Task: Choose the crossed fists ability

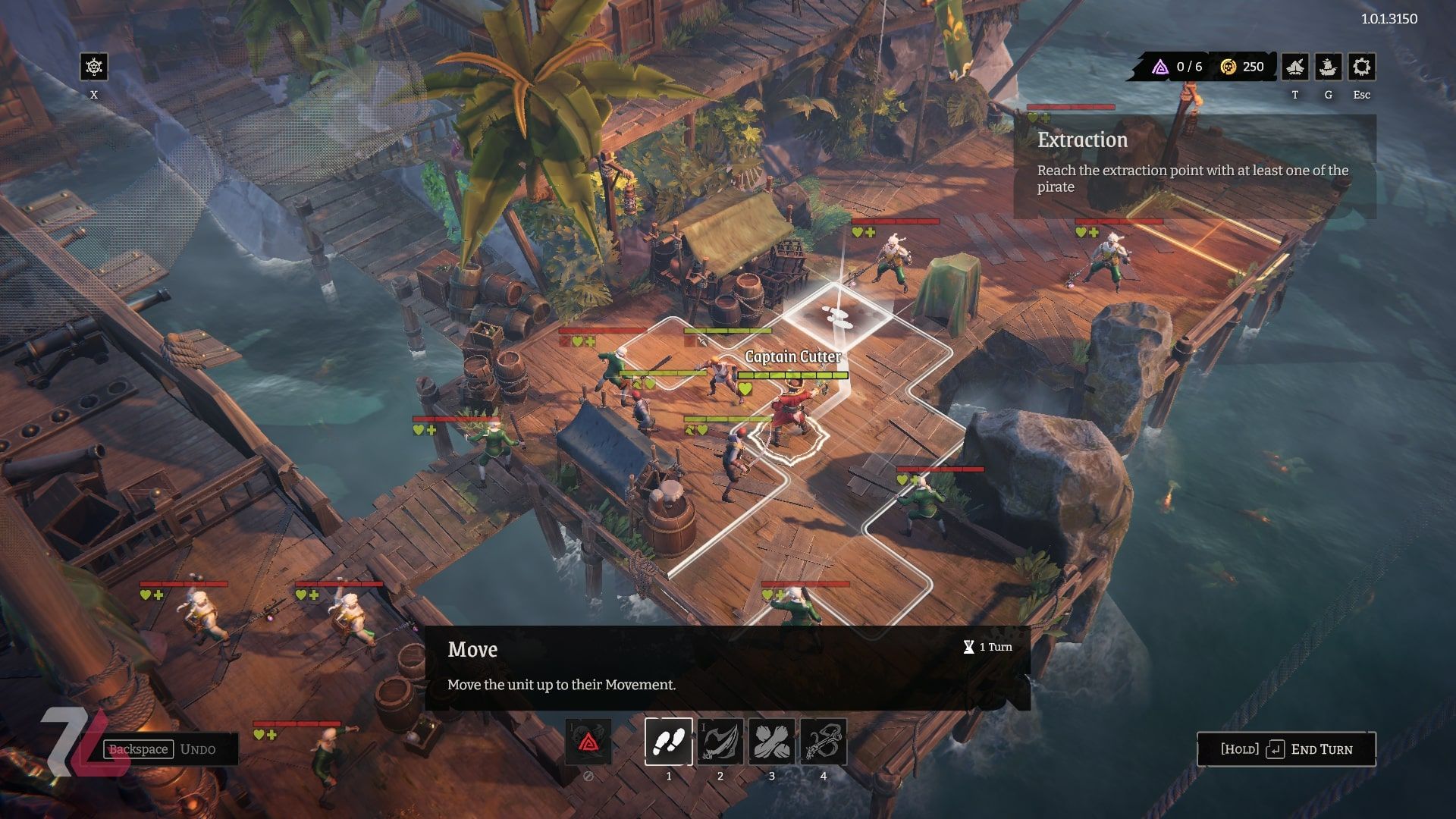Action: [771, 741]
